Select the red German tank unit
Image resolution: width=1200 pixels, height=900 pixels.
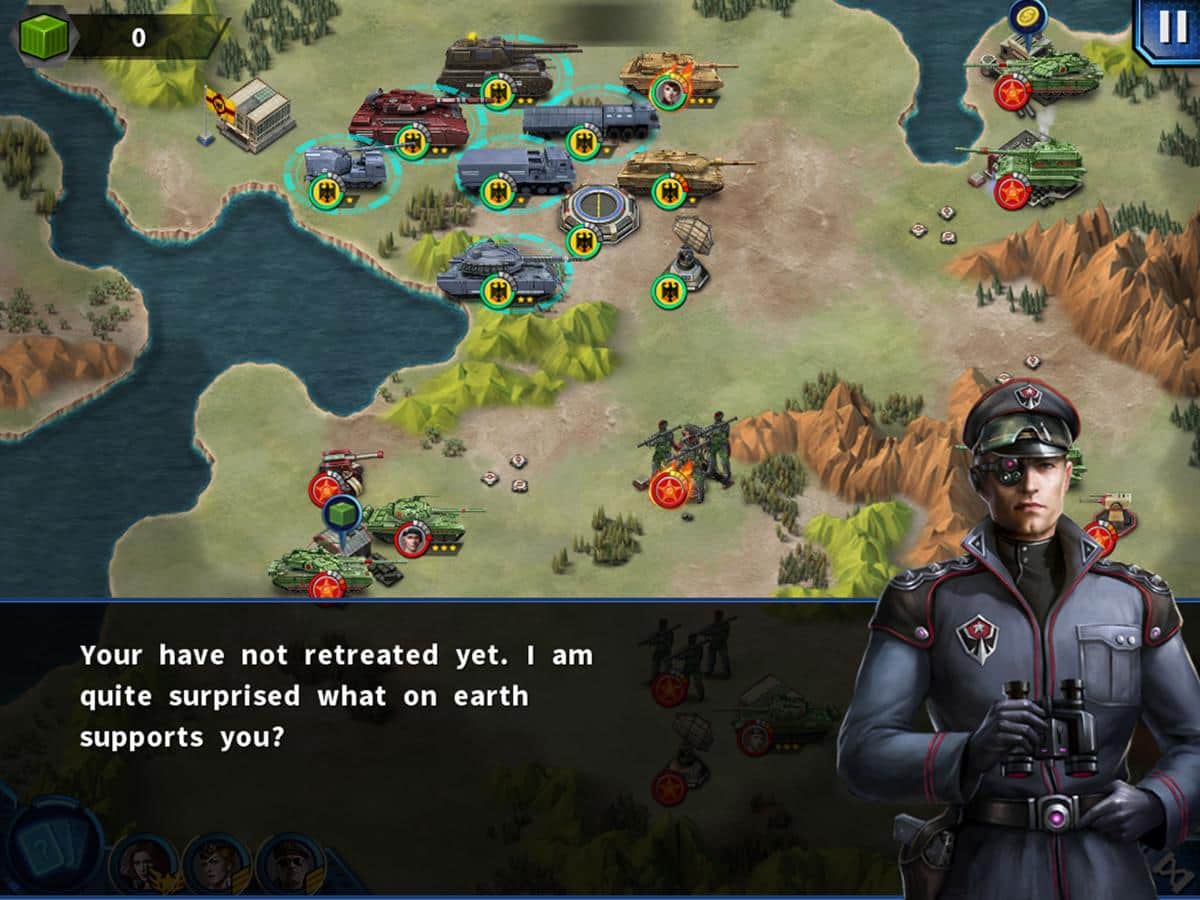tap(408, 118)
